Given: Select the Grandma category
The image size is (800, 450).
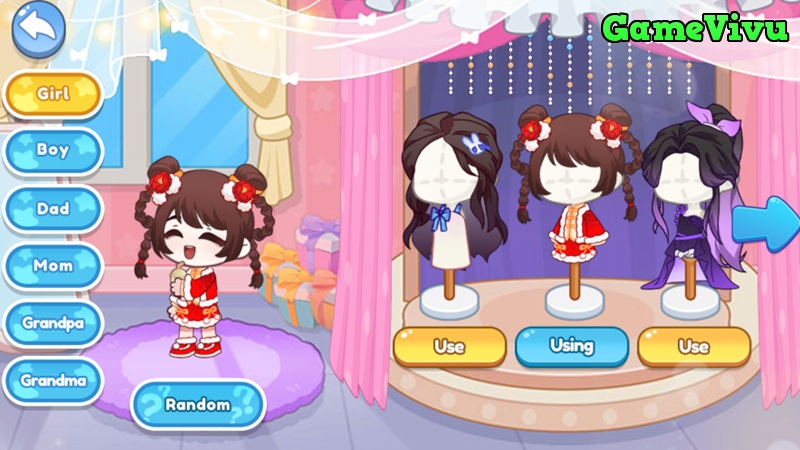Looking at the screenshot, I should click(x=53, y=380).
